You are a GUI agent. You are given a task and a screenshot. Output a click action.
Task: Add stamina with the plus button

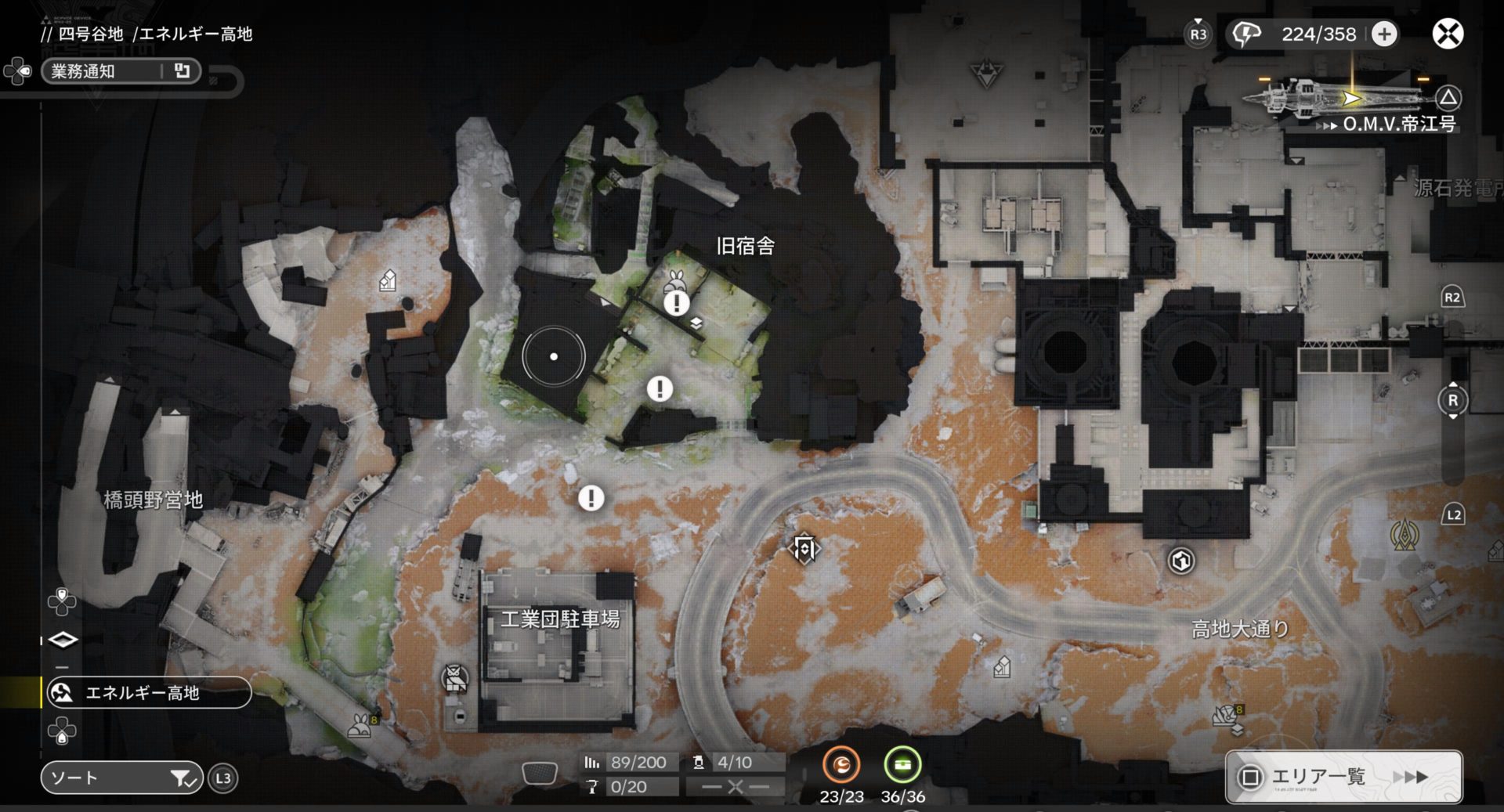click(1384, 34)
